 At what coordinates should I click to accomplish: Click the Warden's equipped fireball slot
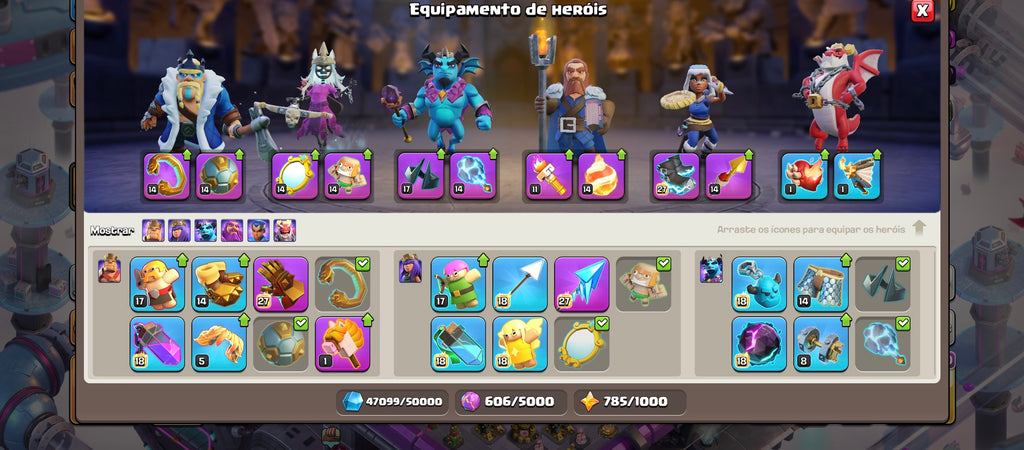601,175
